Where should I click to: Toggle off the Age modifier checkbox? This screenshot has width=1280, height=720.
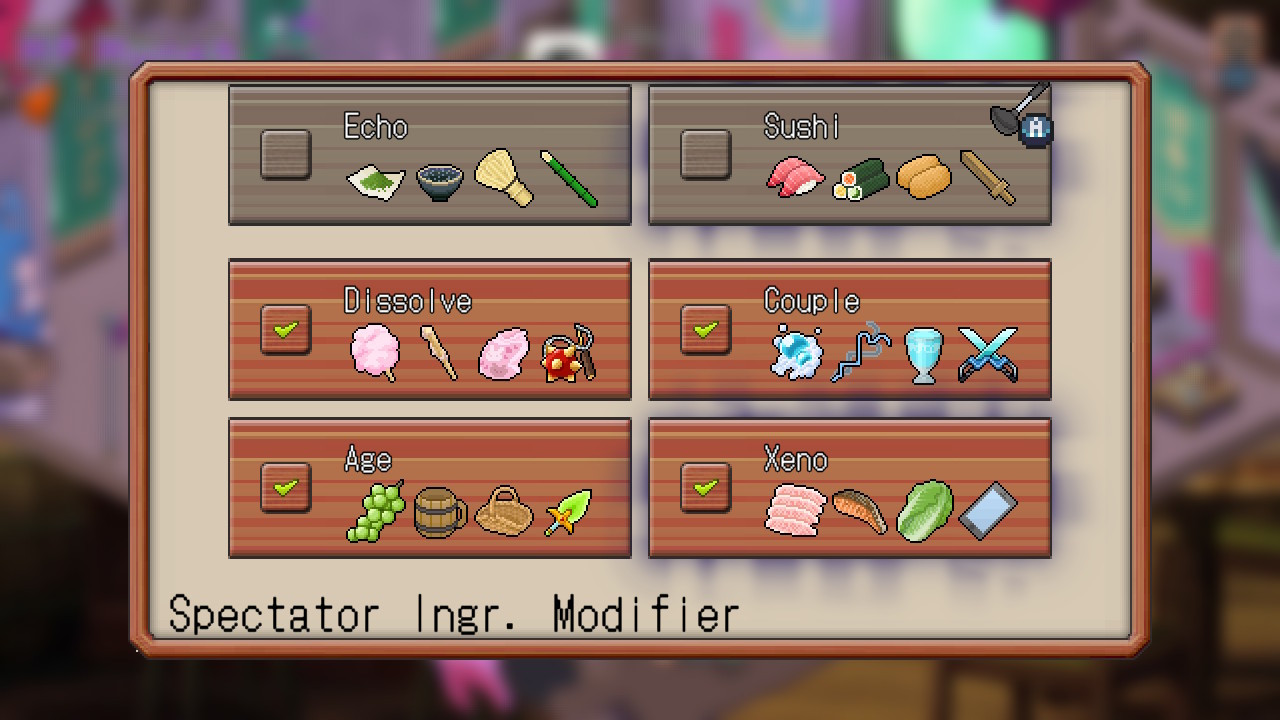[285, 488]
